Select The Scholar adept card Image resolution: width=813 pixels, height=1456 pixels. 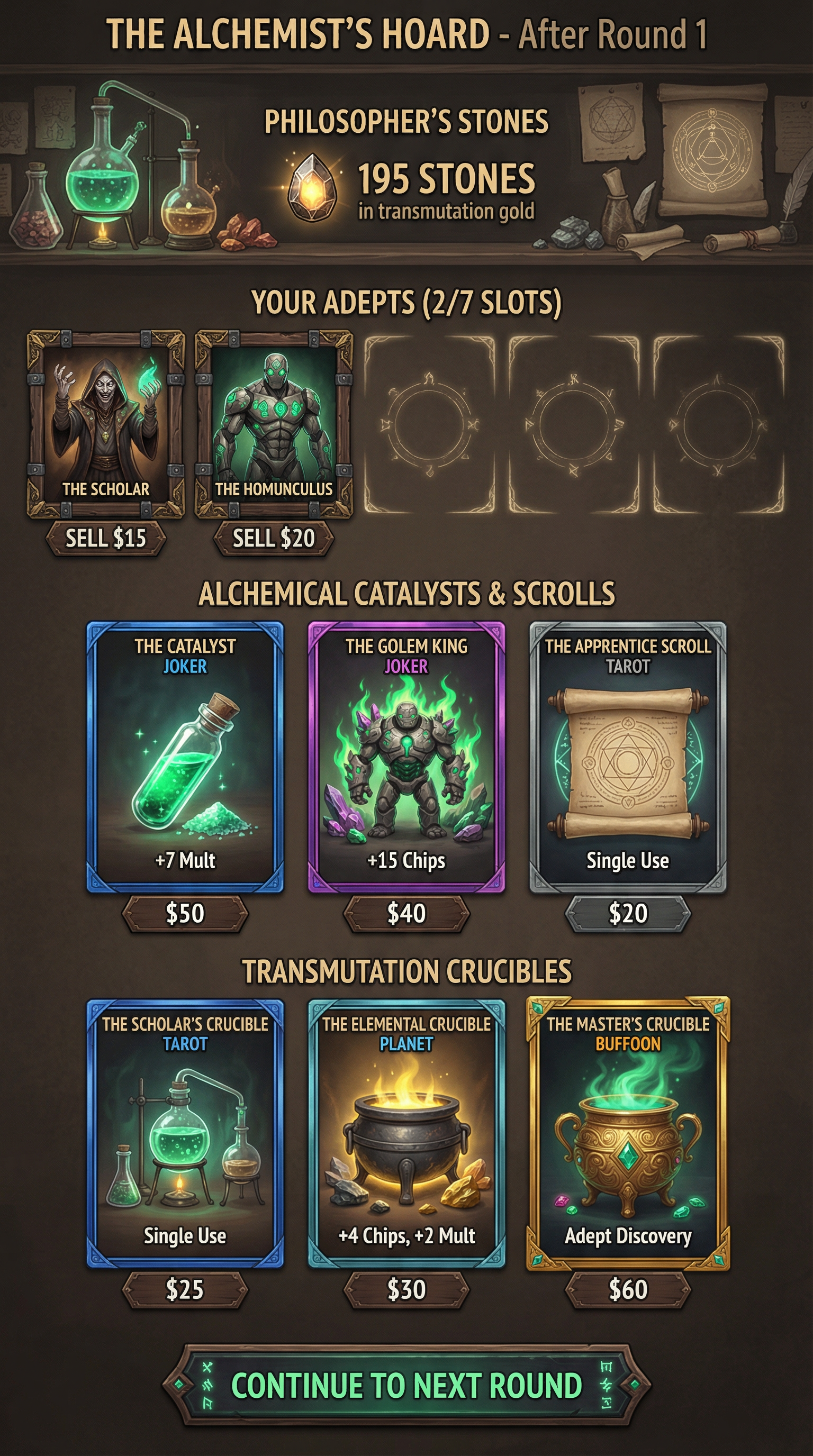(106, 424)
